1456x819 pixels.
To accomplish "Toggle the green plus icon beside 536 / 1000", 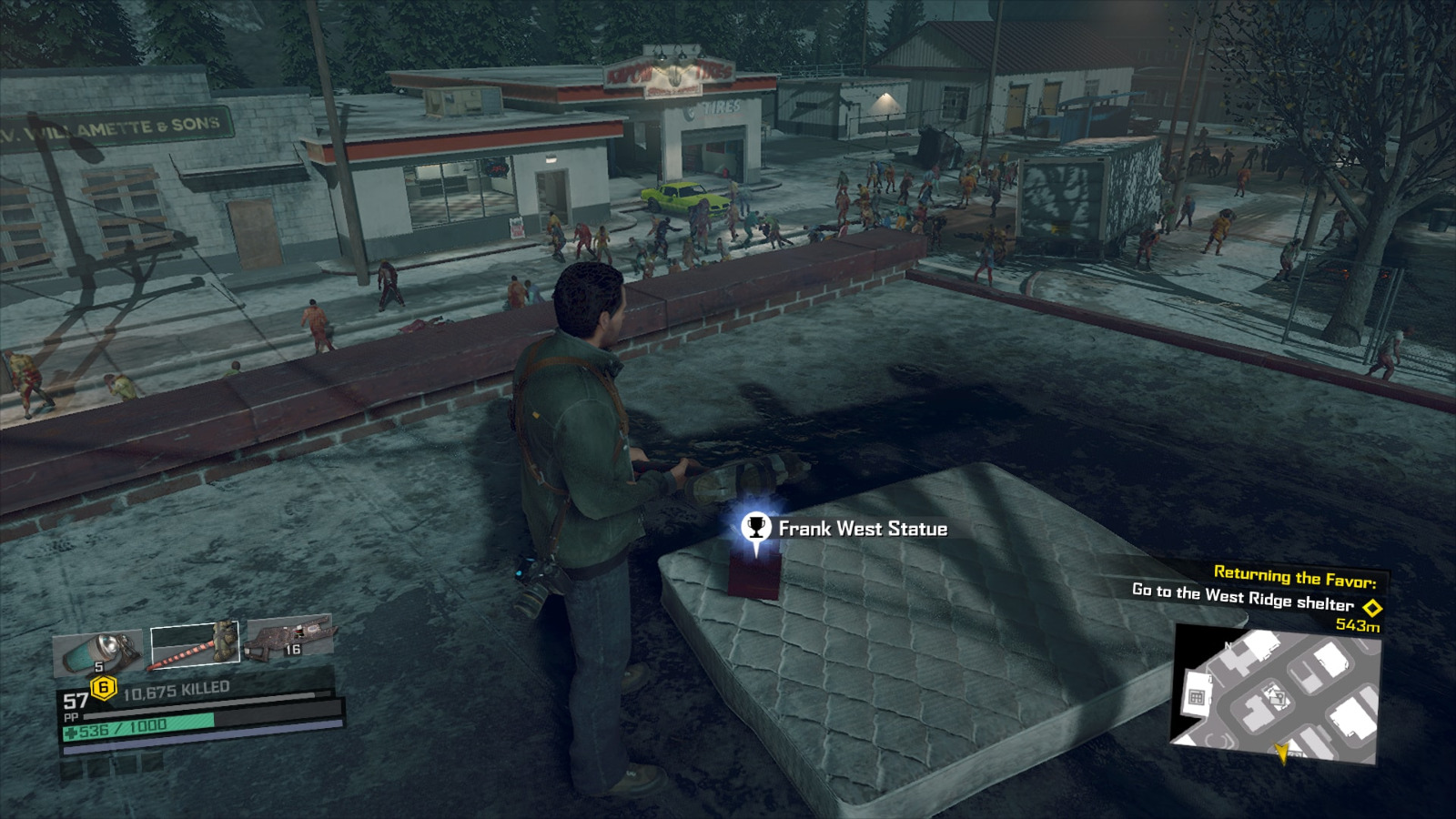I will (x=72, y=730).
